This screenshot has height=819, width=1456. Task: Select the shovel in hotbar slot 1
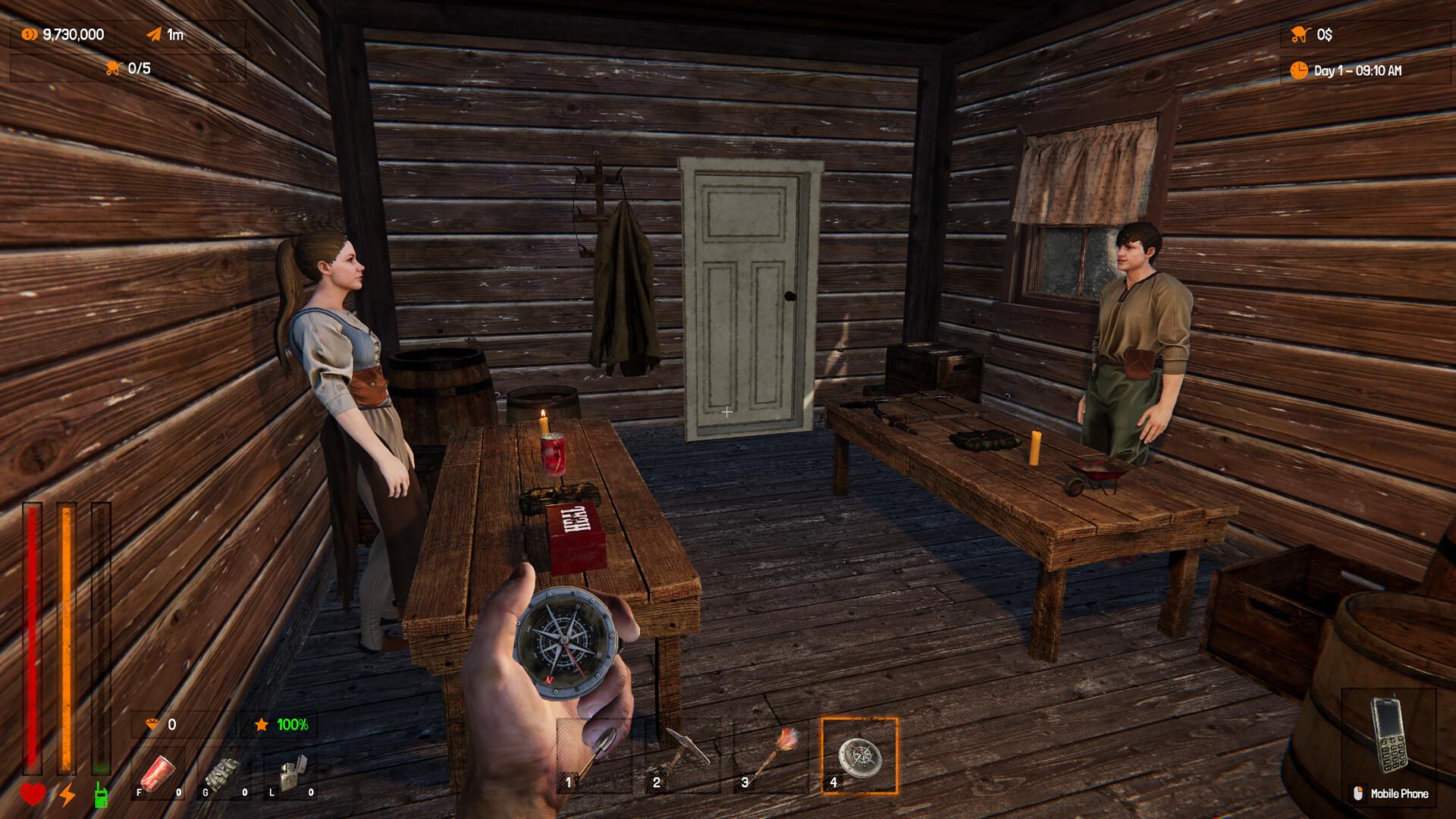tap(595, 755)
